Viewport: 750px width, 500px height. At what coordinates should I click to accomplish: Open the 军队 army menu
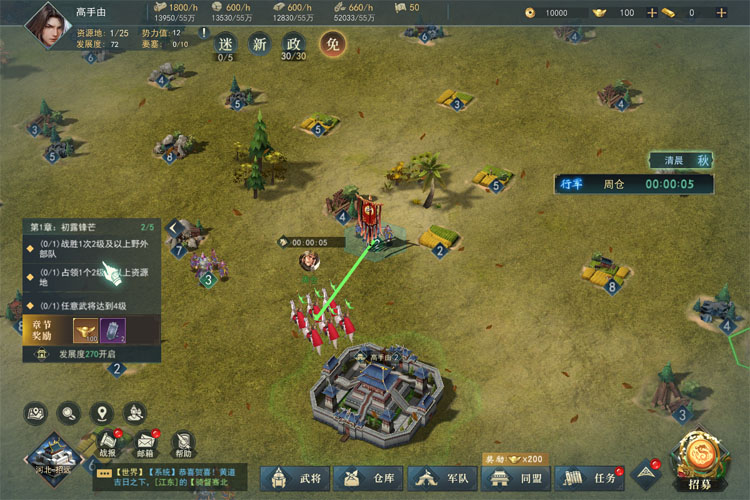(440, 479)
